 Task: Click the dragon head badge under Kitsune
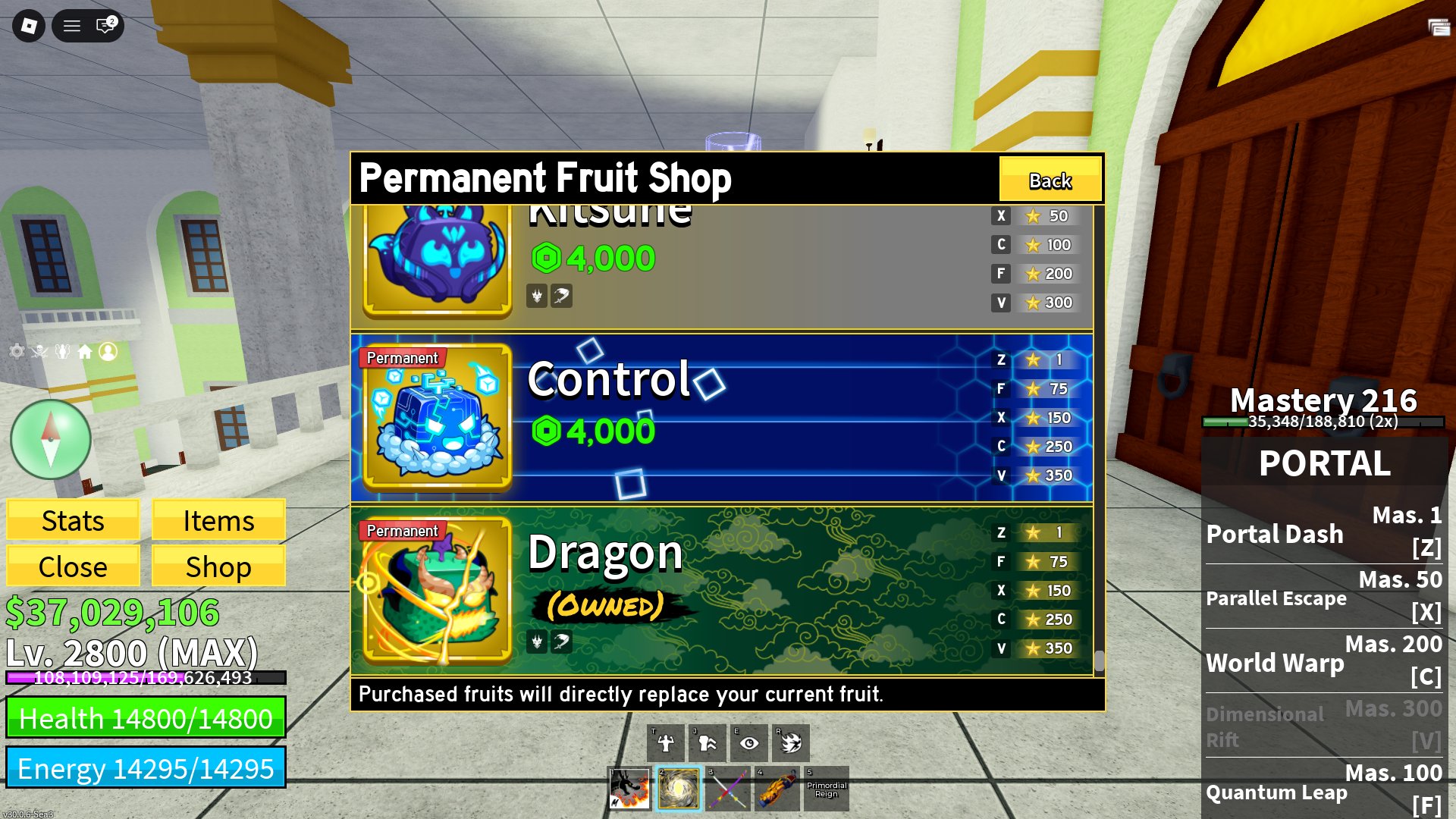pos(536,296)
